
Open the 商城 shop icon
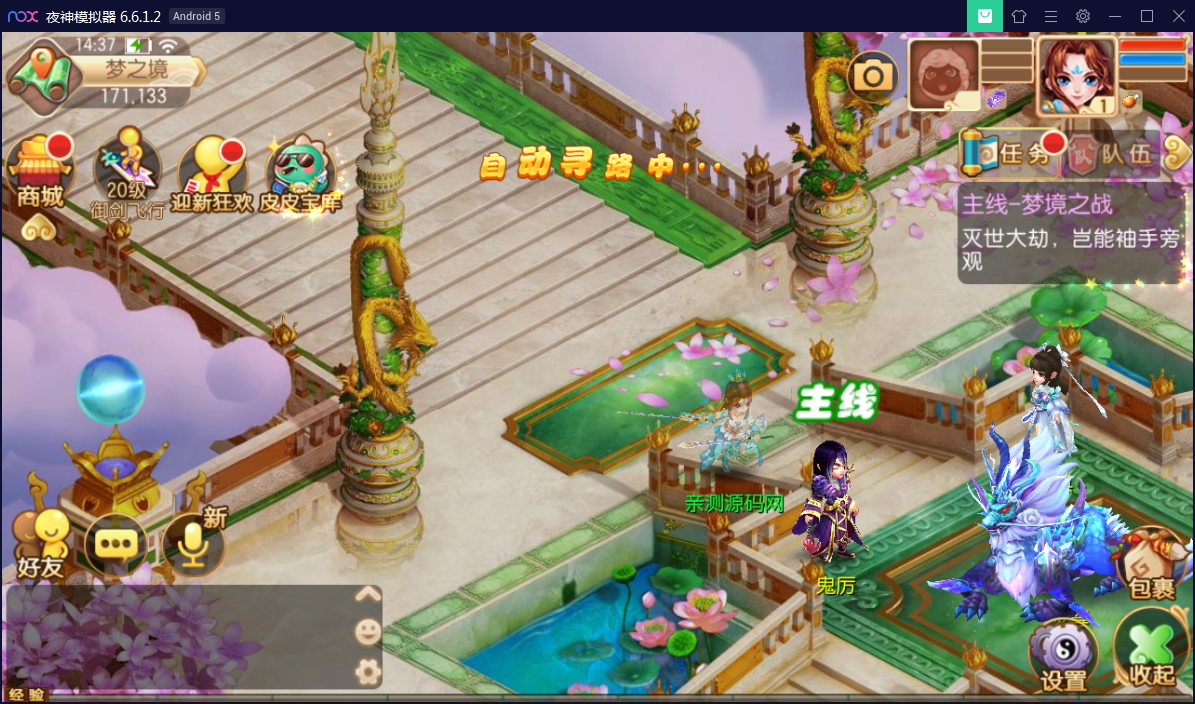(x=40, y=172)
